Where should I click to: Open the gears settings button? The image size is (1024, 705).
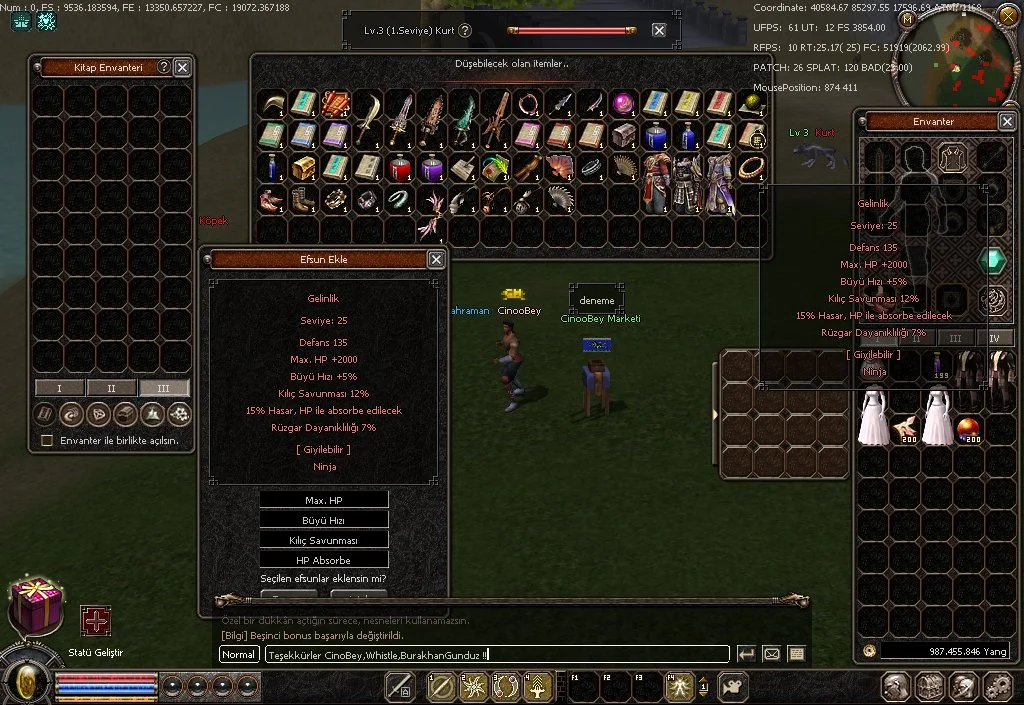click(998, 686)
